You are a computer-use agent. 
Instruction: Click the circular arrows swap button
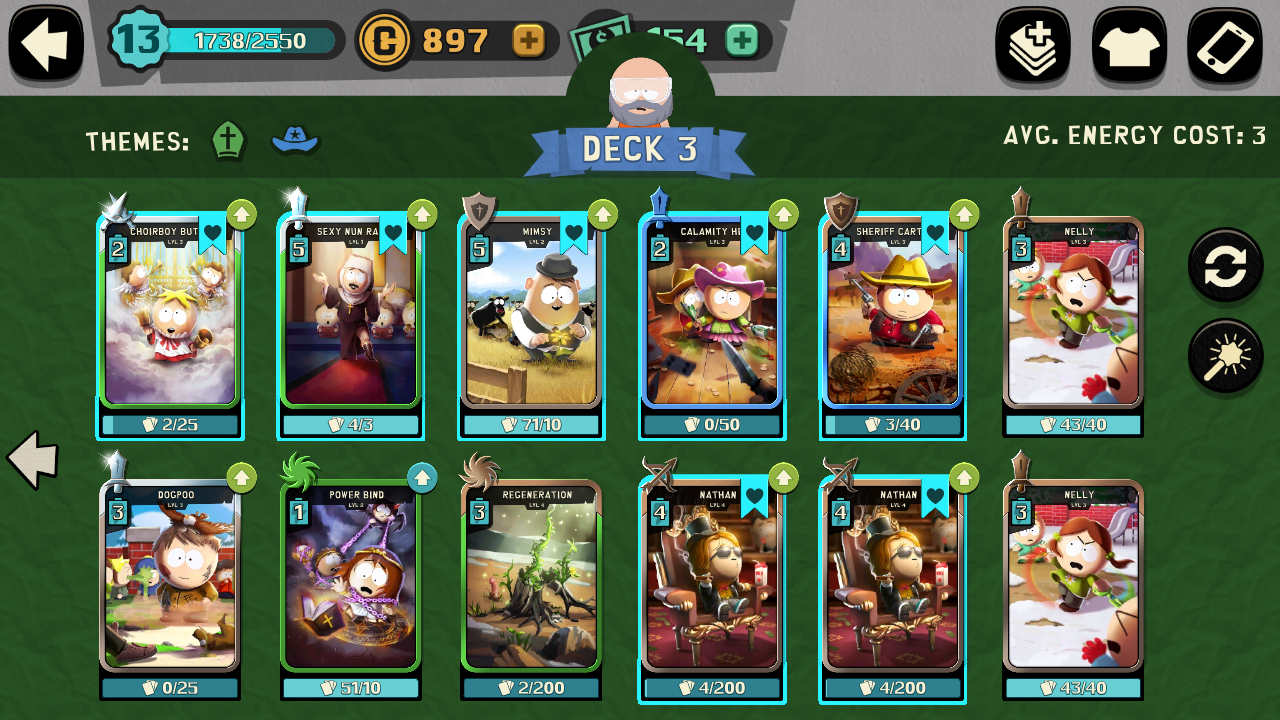click(1225, 264)
